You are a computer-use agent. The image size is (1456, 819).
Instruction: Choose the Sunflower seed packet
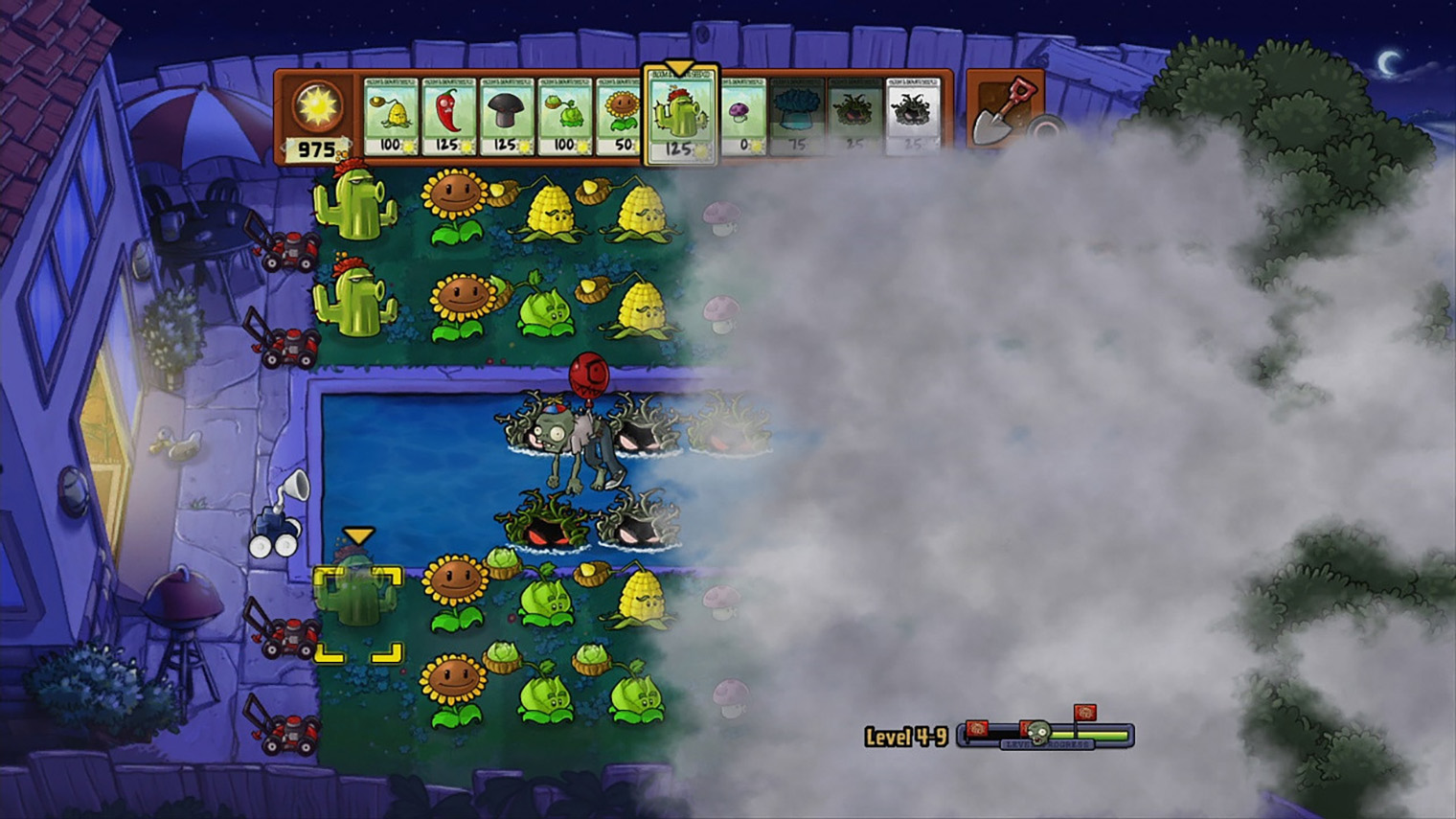click(x=619, y=117)
